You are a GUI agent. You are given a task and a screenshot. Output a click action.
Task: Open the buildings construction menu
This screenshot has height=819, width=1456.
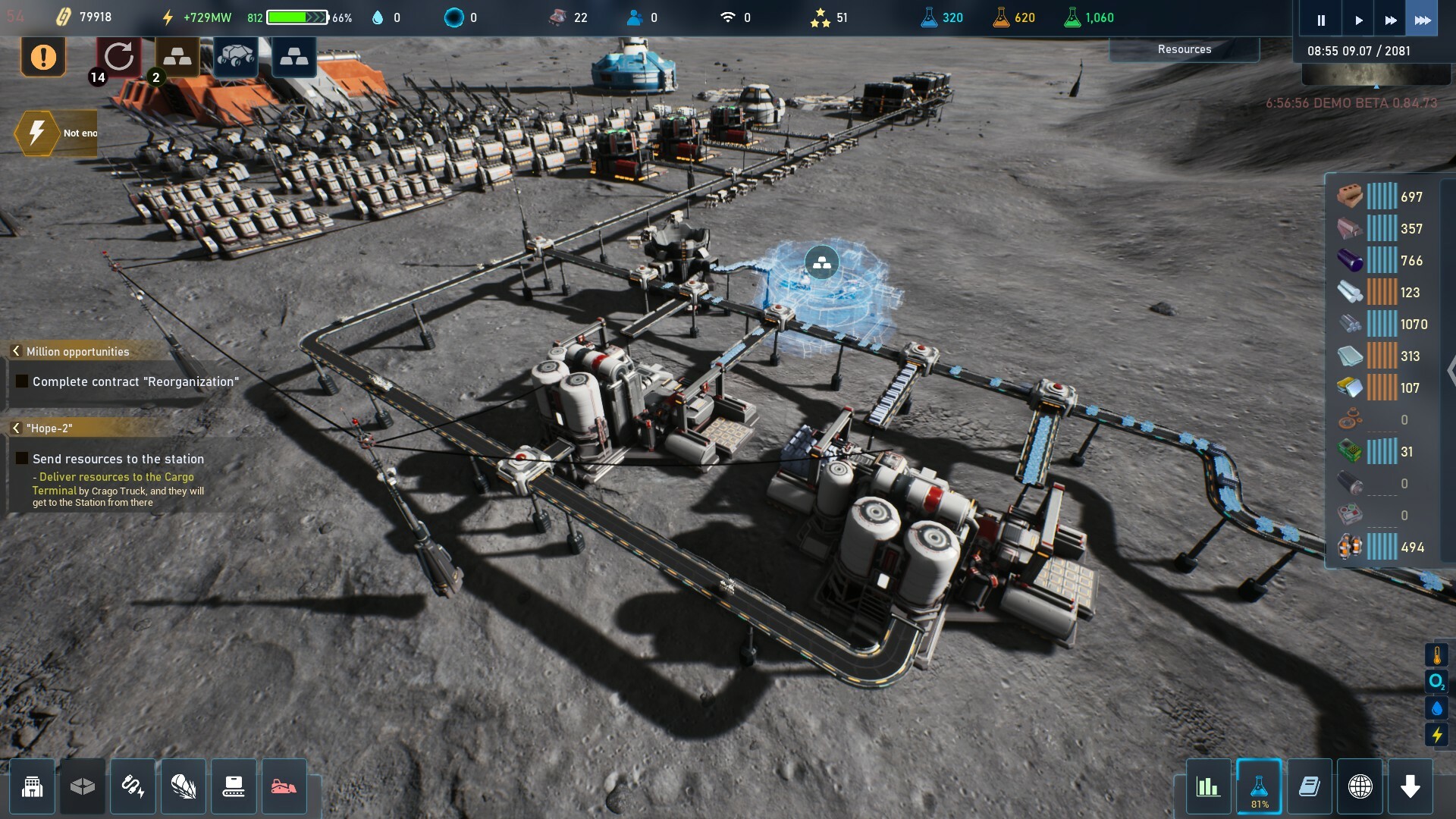pos(32,787)
